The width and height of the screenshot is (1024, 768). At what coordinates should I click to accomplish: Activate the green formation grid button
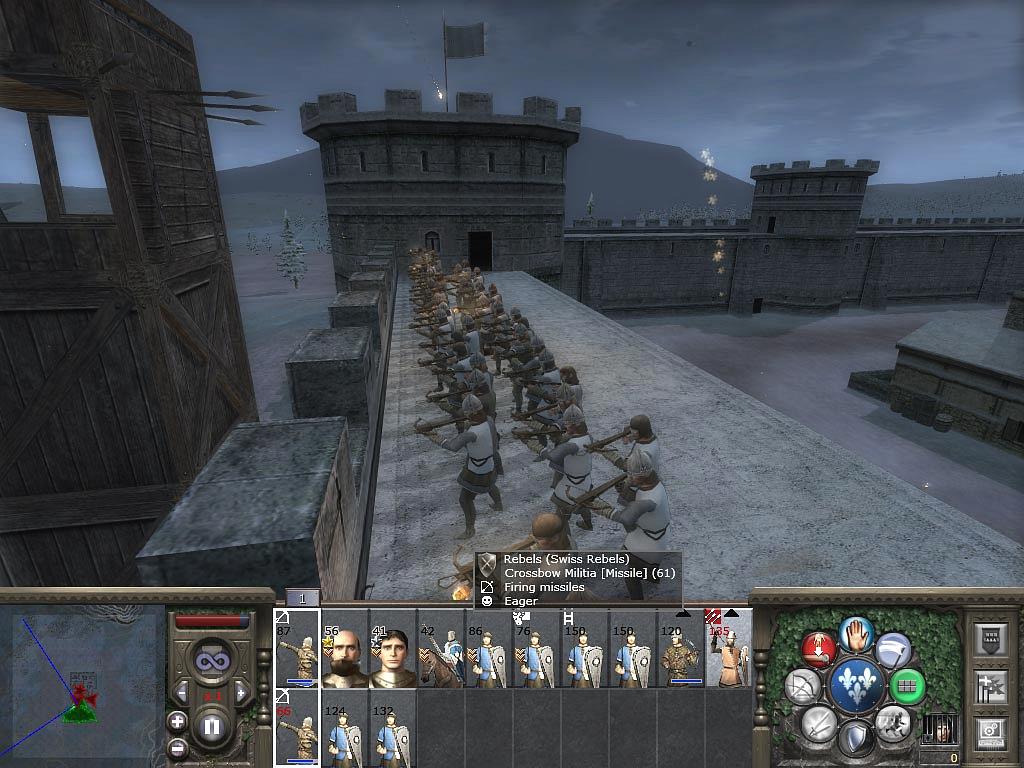[x=908, y=687]
